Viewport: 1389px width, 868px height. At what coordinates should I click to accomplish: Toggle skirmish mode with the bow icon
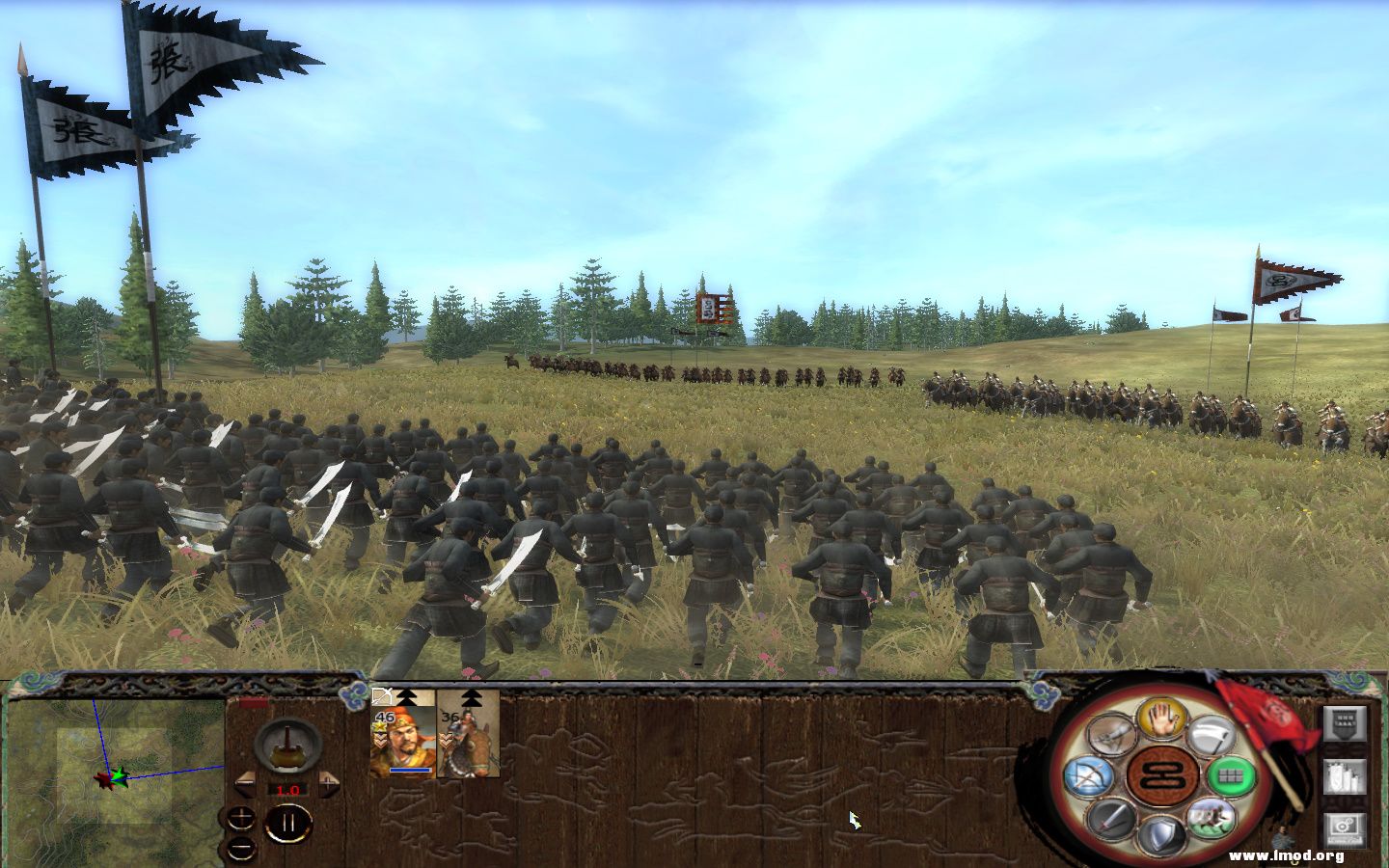(x=1089, y=773)
